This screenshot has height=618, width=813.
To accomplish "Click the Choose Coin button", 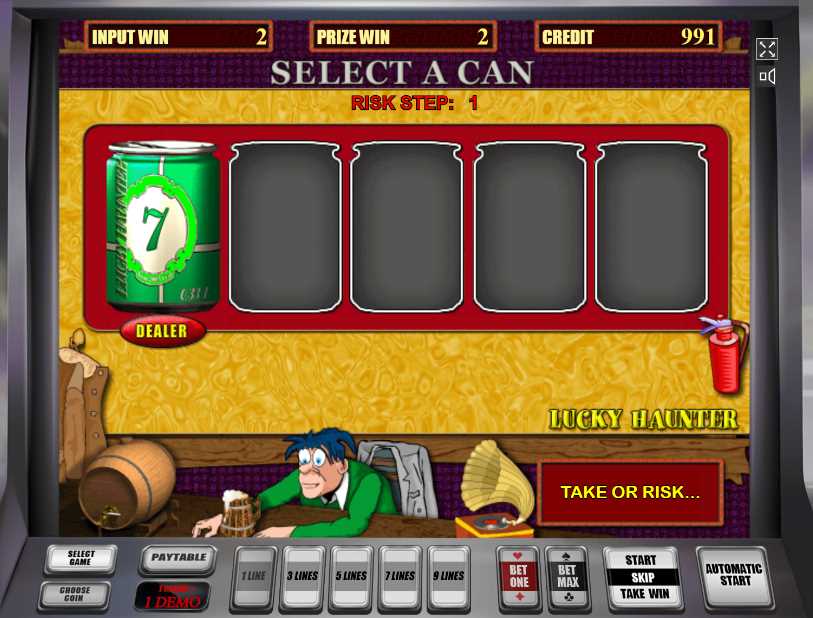I will tap(74, 595).
